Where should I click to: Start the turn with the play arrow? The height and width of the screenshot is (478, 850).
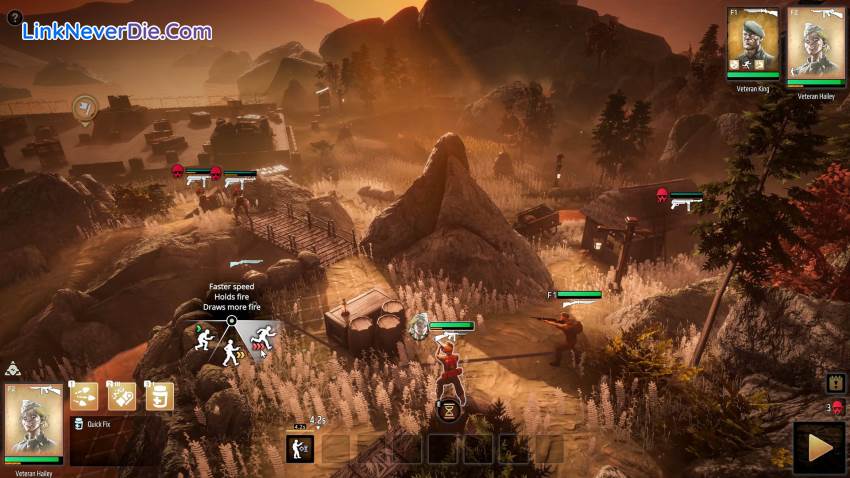pyautogui.click(x=818, y=447)
